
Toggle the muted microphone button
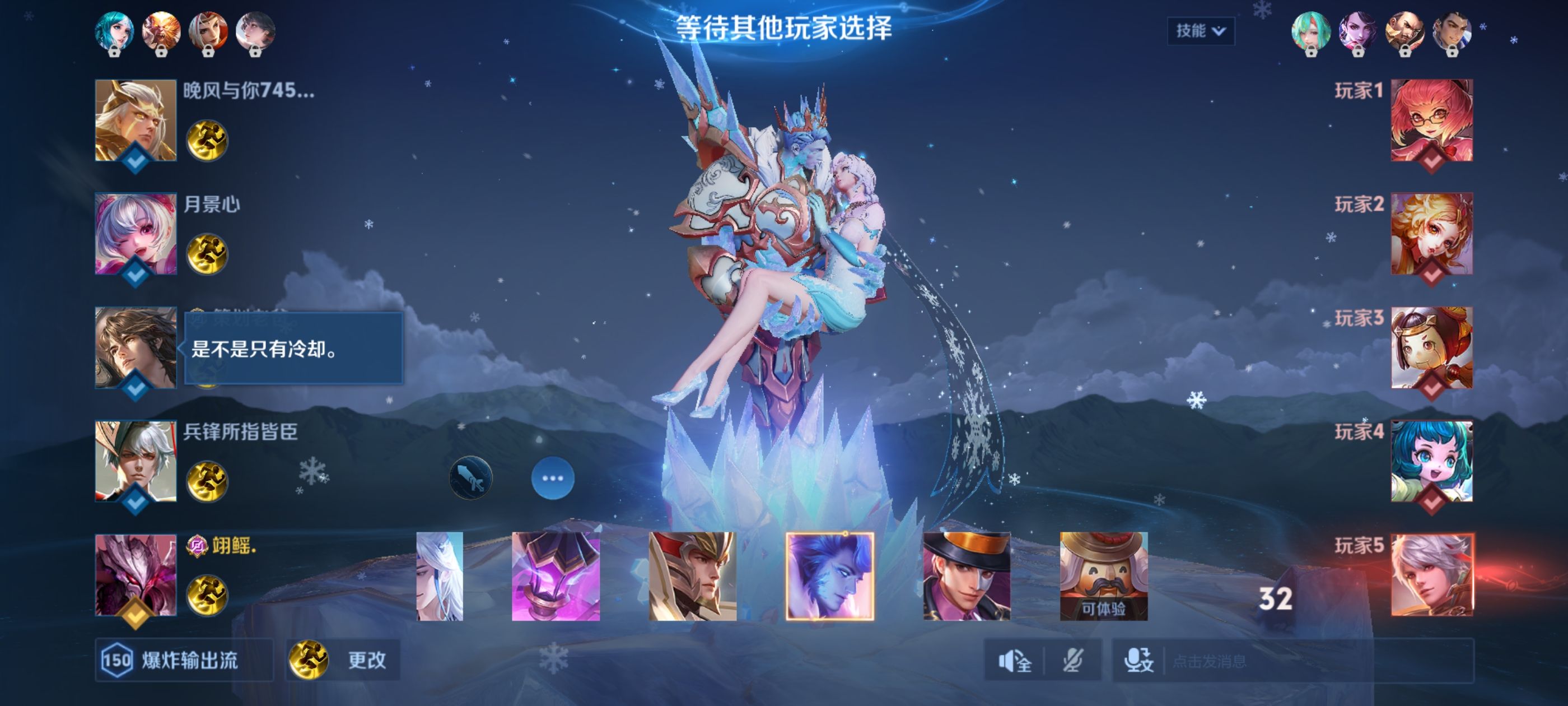pos(1072,660)
